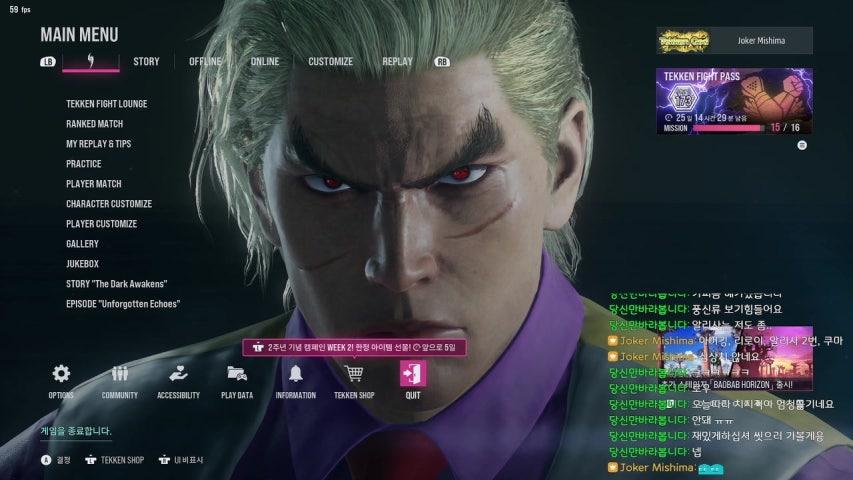Screen dimensions: 853x480
Task: Choose the Practice mode entry
Action: click(83, 164)
